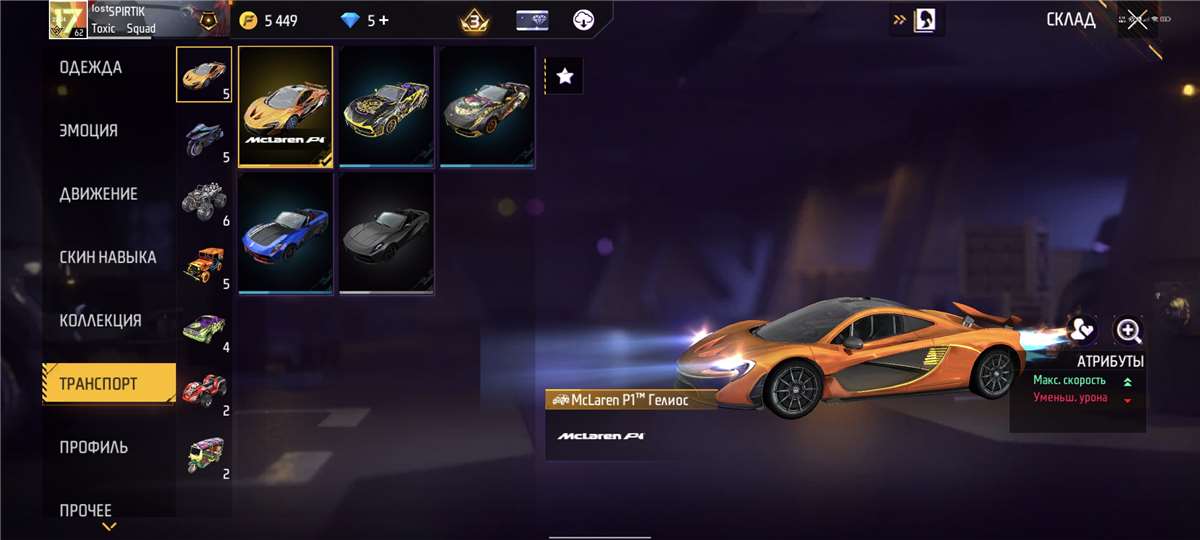
Task: Toggle the star favorites filter
Action: click(565, 76)
